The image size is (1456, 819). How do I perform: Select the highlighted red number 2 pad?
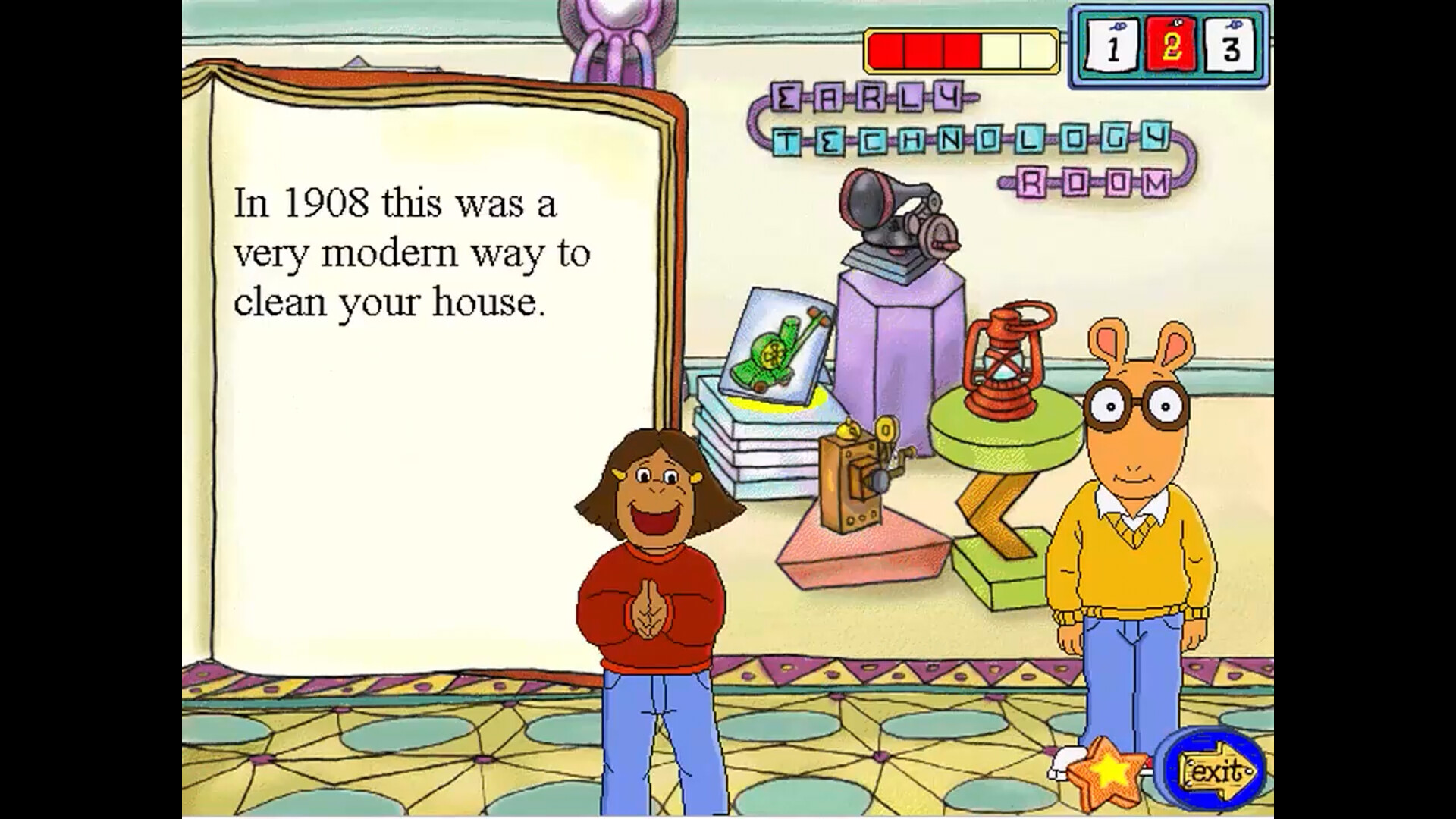(1168, 45)
